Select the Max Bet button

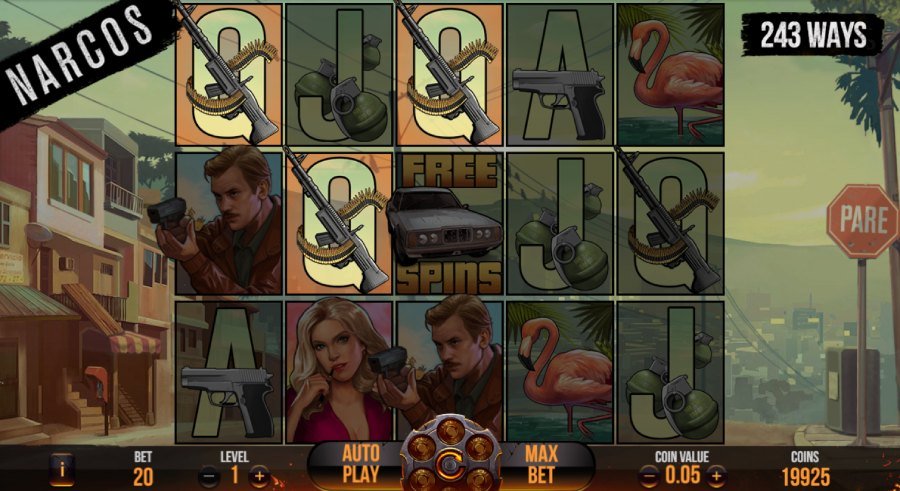point(540,465)
